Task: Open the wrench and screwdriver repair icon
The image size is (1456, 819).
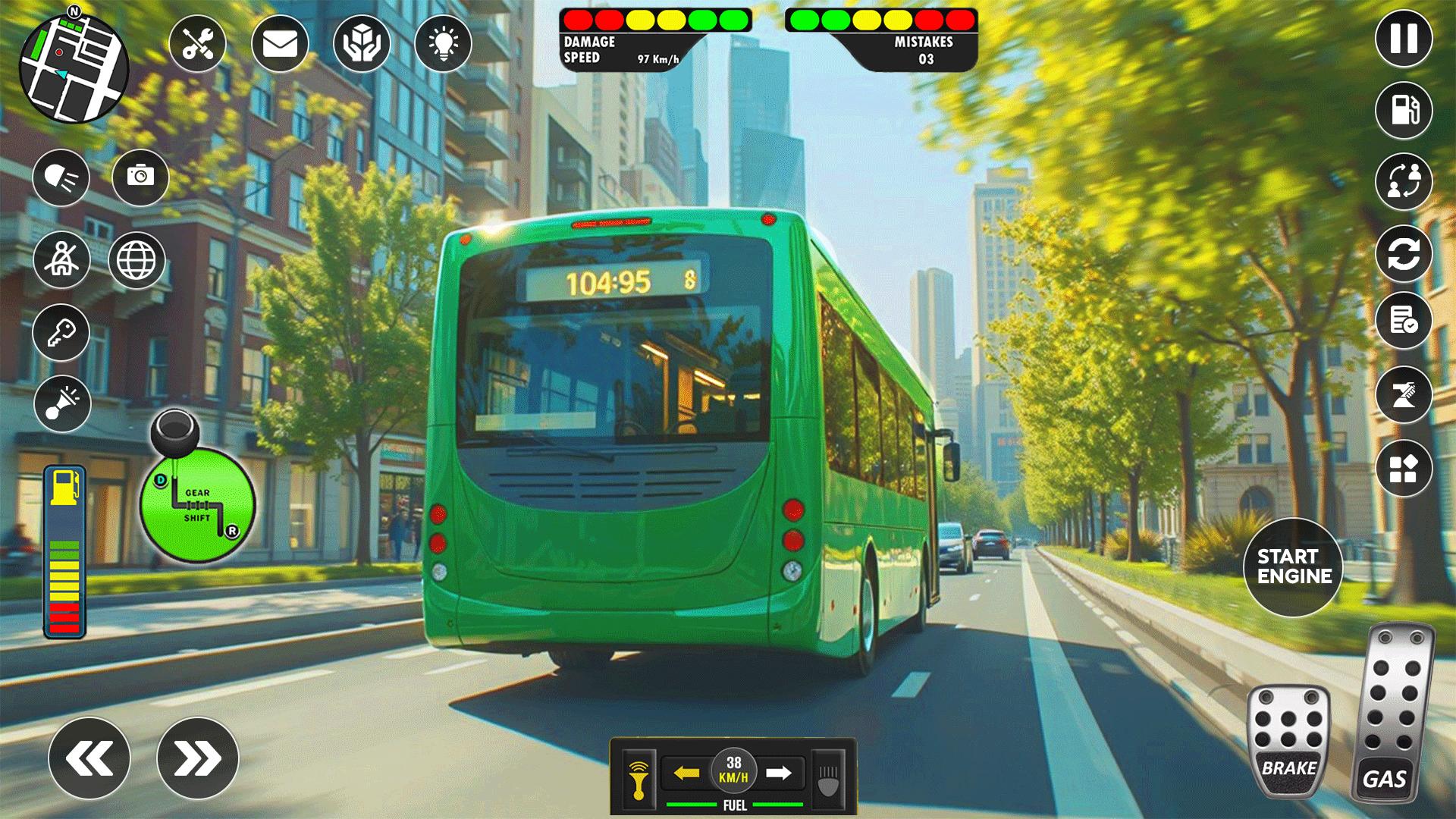Action: click(197, 44)
